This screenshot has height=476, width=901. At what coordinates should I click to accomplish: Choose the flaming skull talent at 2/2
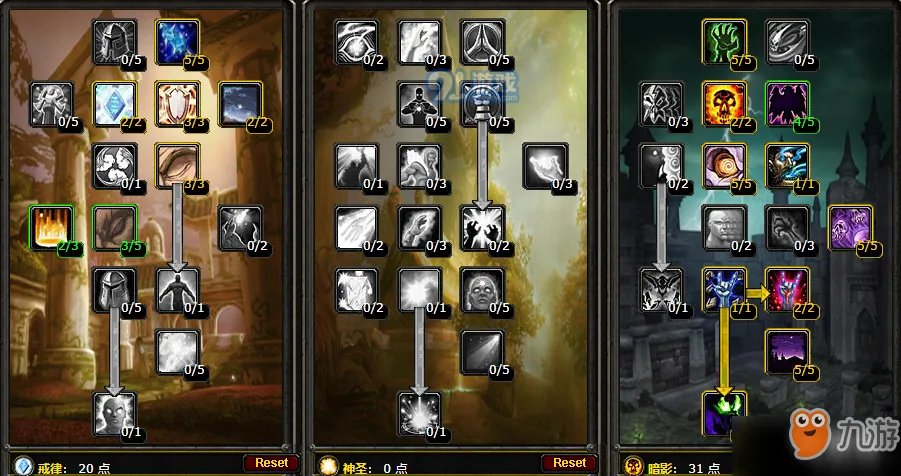point(724,103)
